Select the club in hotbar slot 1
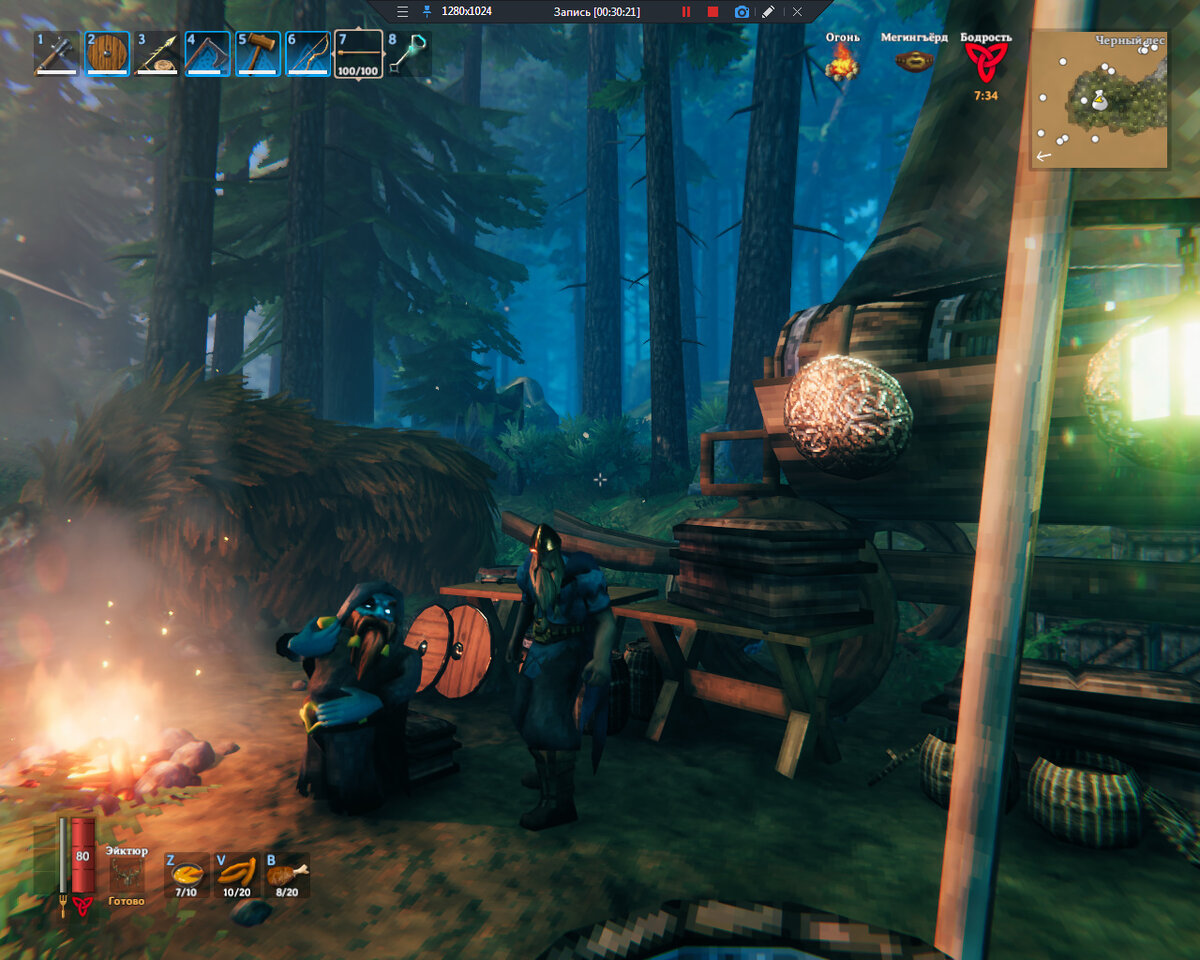1200x960 pixels. (57, 54)
